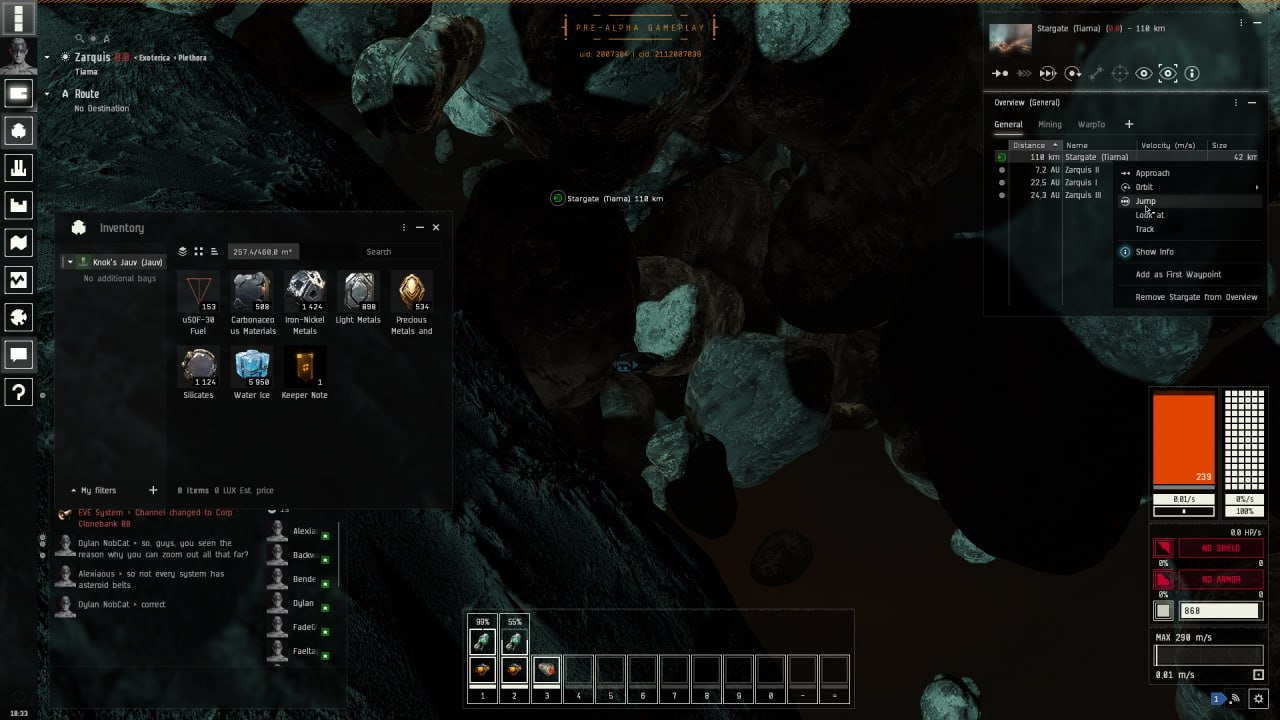This screenshot has width=1280, height=720.
Task: Switch to the Mining overview tab
Action: [1050, 125]
